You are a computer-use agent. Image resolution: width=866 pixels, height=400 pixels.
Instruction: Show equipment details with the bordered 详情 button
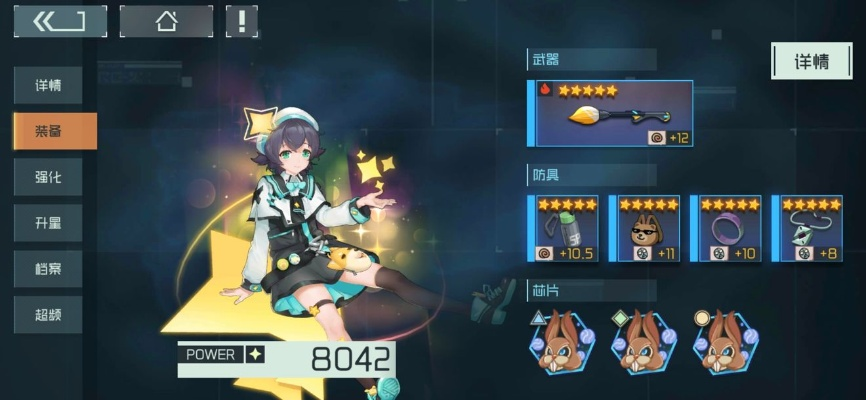point(811,61)
